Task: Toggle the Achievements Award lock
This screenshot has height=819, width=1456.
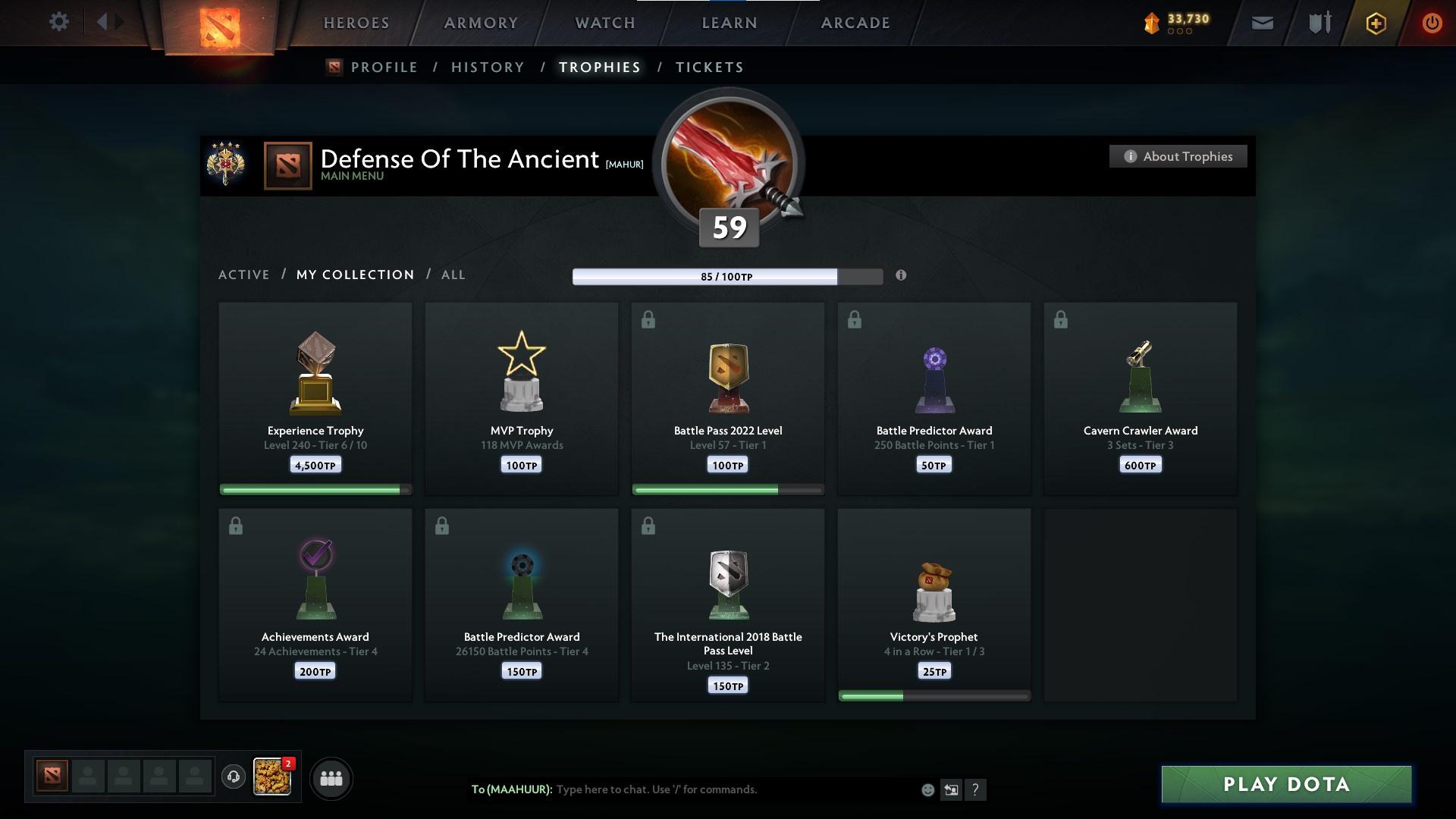Action: [x=237, y=524]
